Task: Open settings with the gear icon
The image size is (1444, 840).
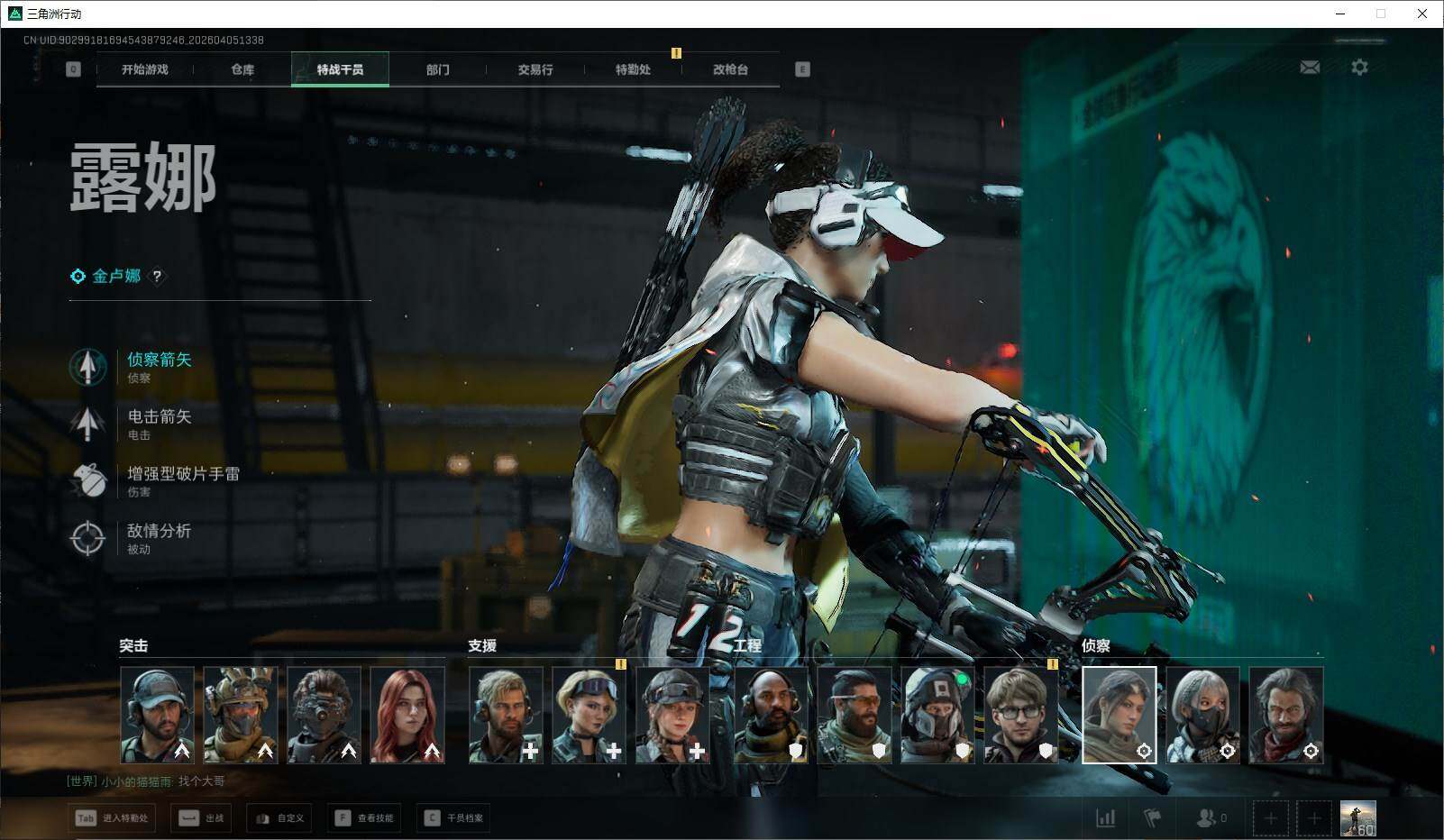Action: click(x=1359, y=68)
